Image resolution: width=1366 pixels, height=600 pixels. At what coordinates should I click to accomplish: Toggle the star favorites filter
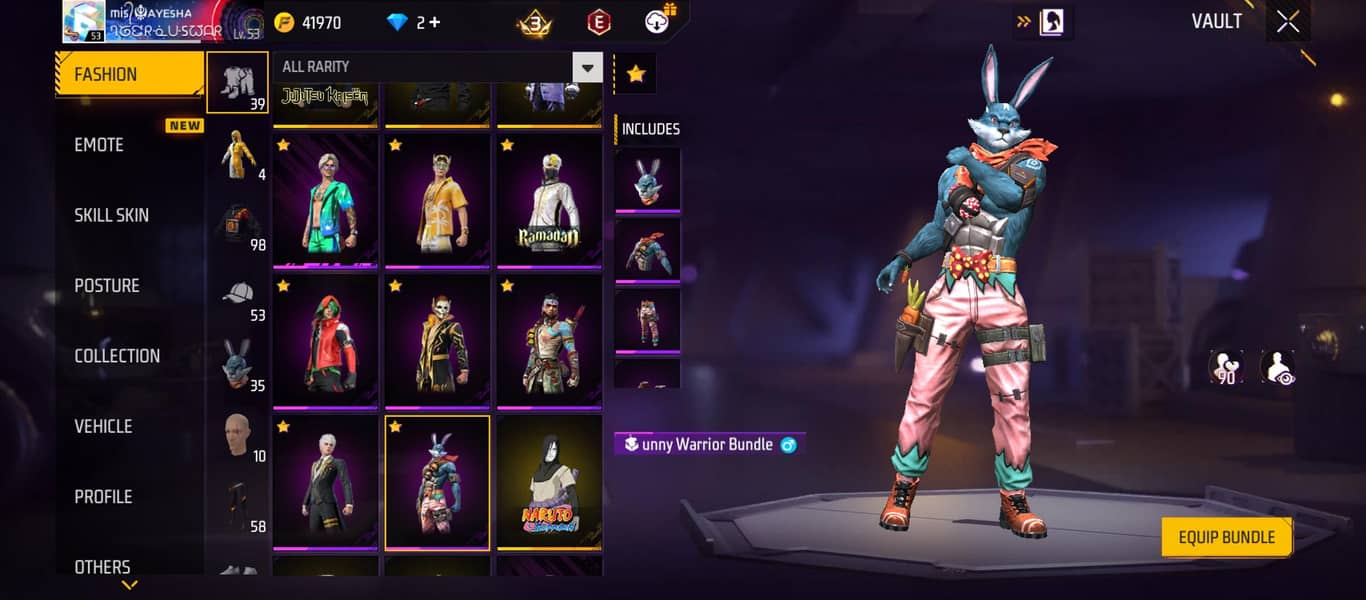click(x=636, y=74)
